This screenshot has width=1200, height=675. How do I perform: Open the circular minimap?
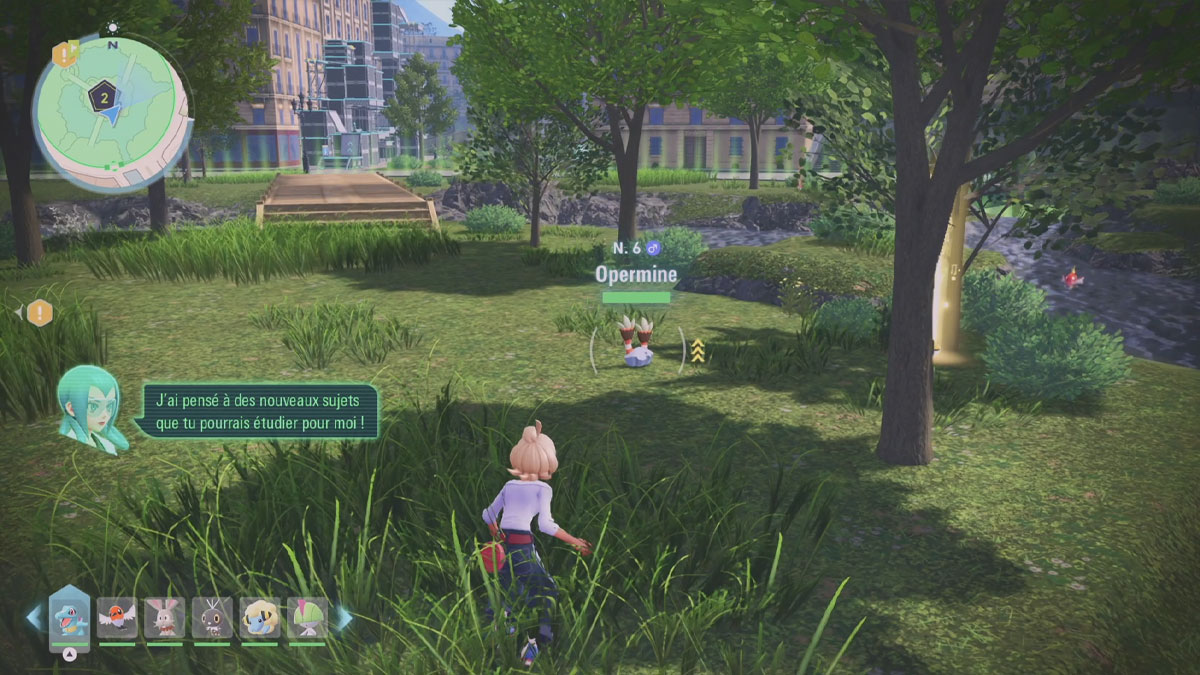110,112
